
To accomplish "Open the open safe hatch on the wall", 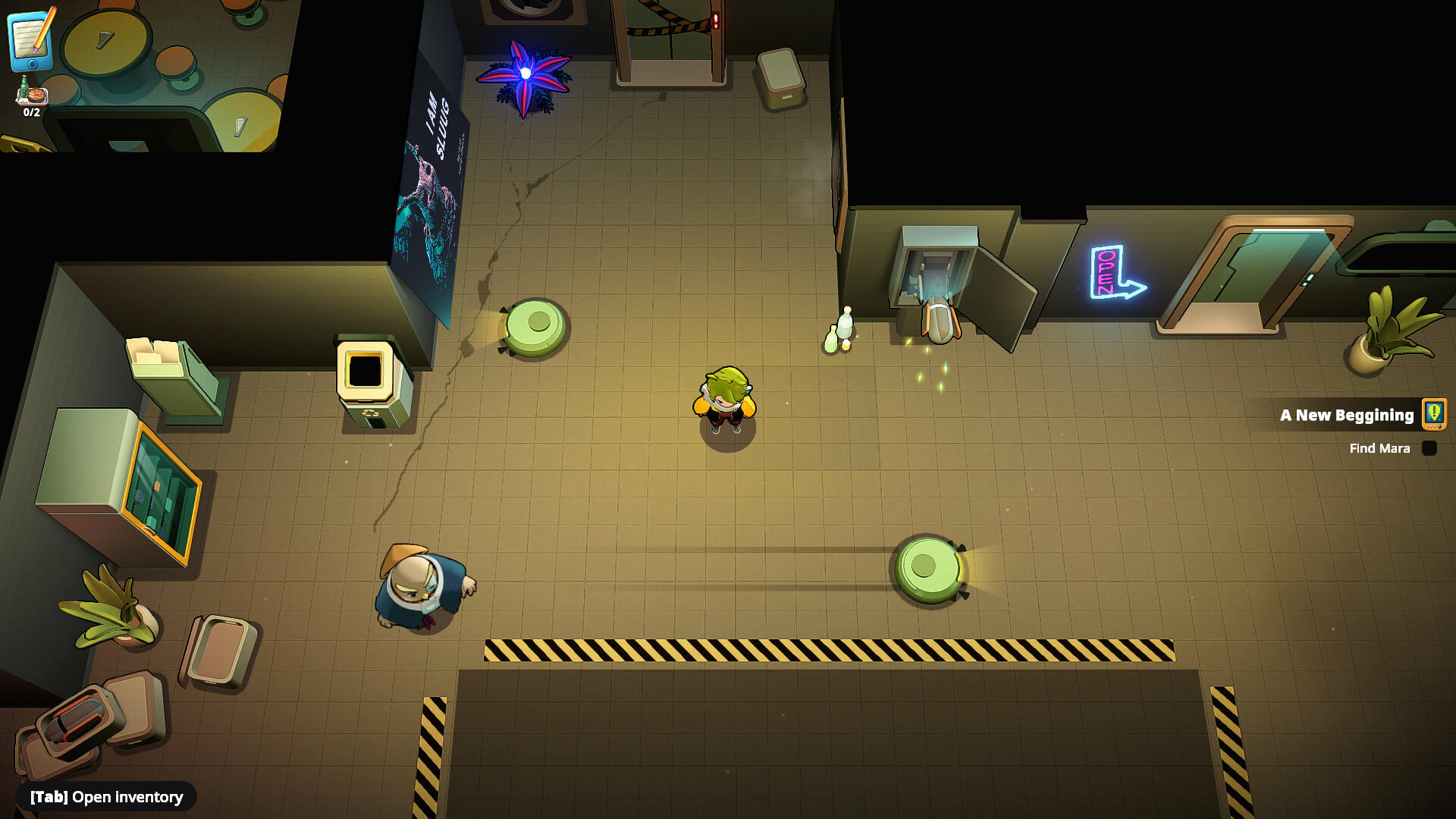I will [x=937, y=273].
